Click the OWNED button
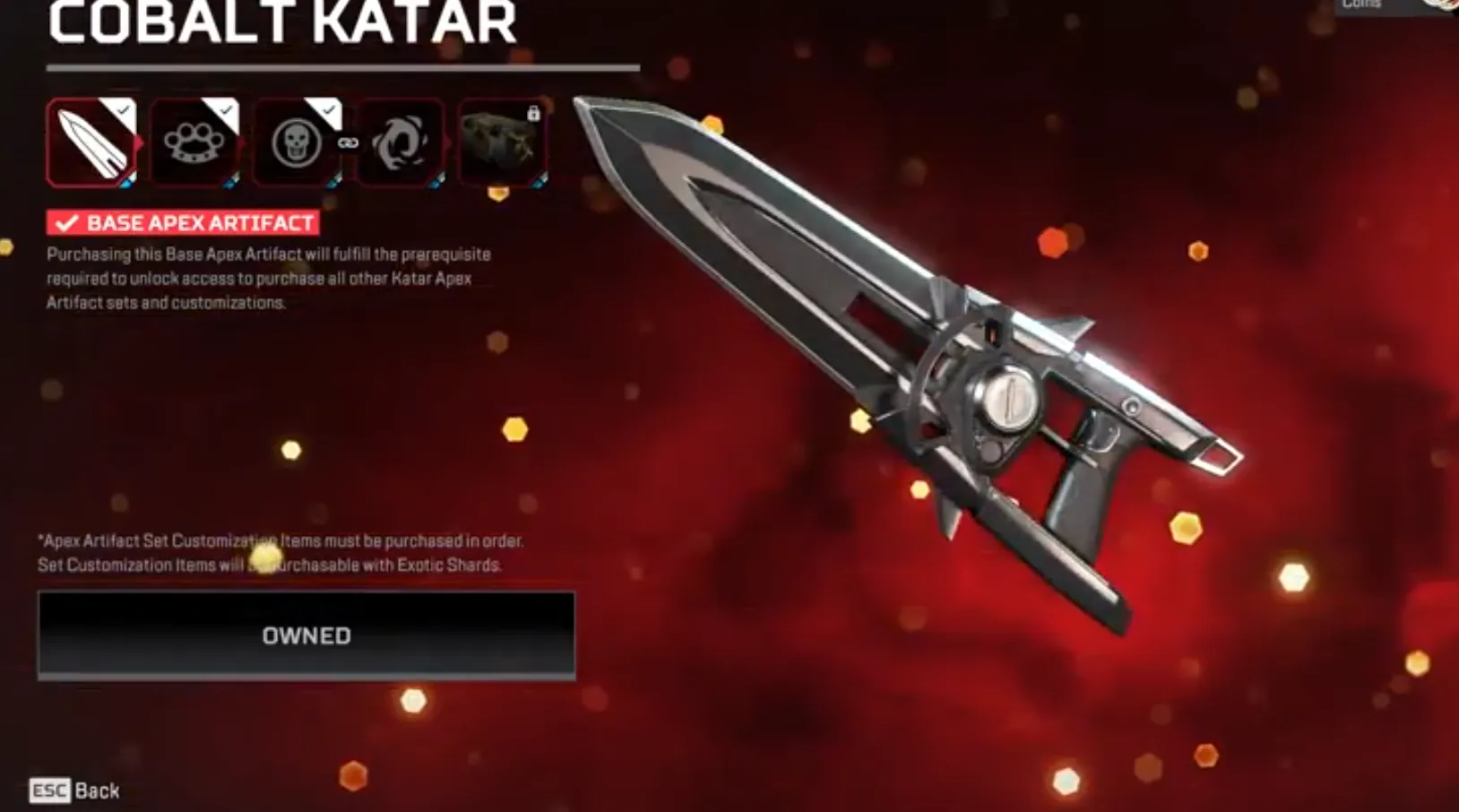The image size is (1459, 812). [x=305, y=636]
